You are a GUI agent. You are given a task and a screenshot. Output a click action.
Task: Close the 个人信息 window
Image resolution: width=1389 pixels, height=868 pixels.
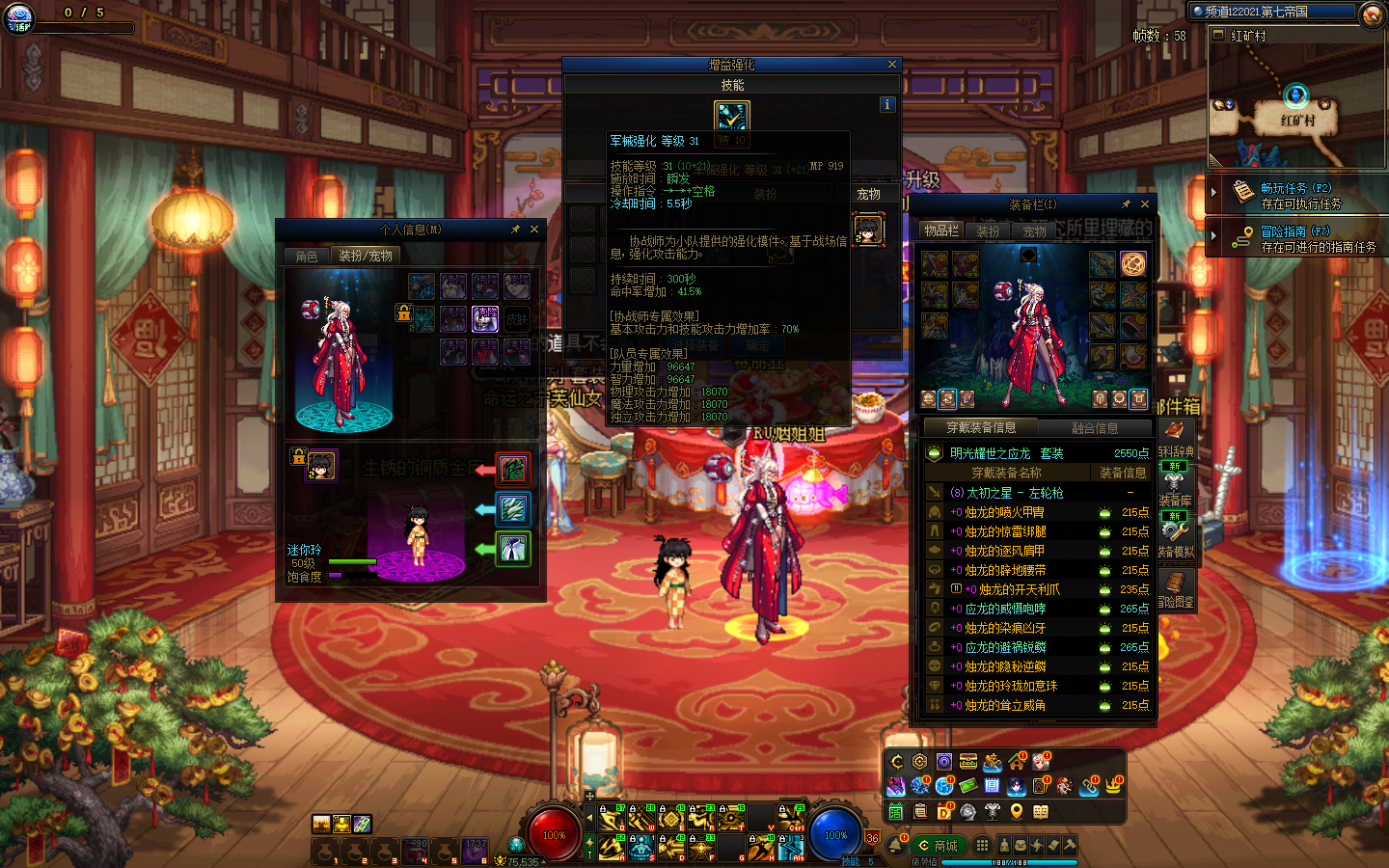[x=534, y=230]
